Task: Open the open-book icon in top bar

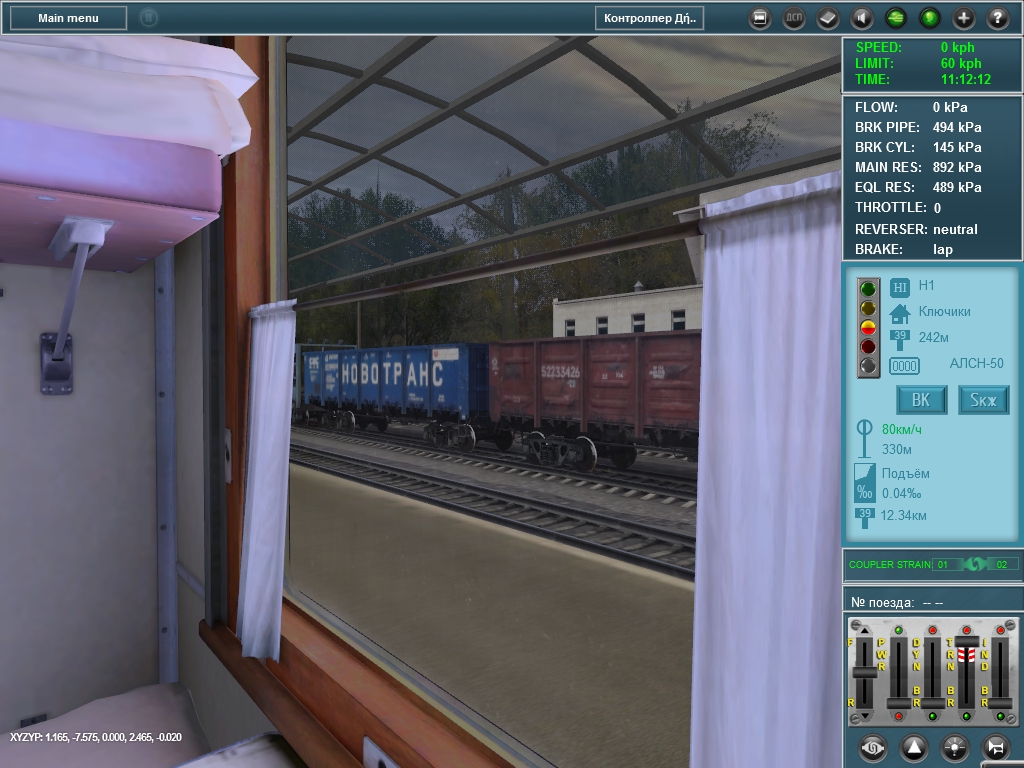Action: [828, 18]
